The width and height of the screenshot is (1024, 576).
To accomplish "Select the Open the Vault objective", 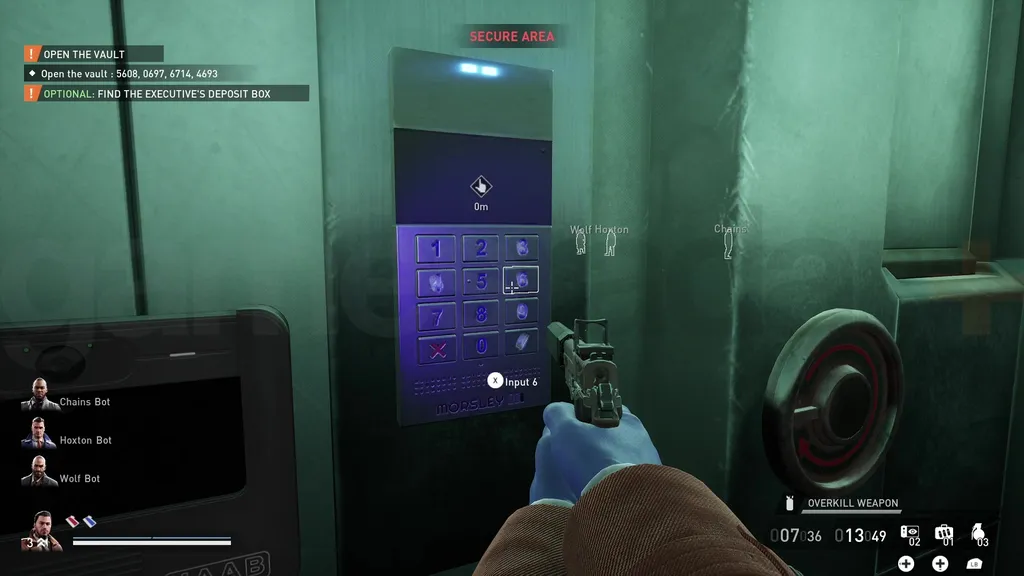I will pos(94,54).
